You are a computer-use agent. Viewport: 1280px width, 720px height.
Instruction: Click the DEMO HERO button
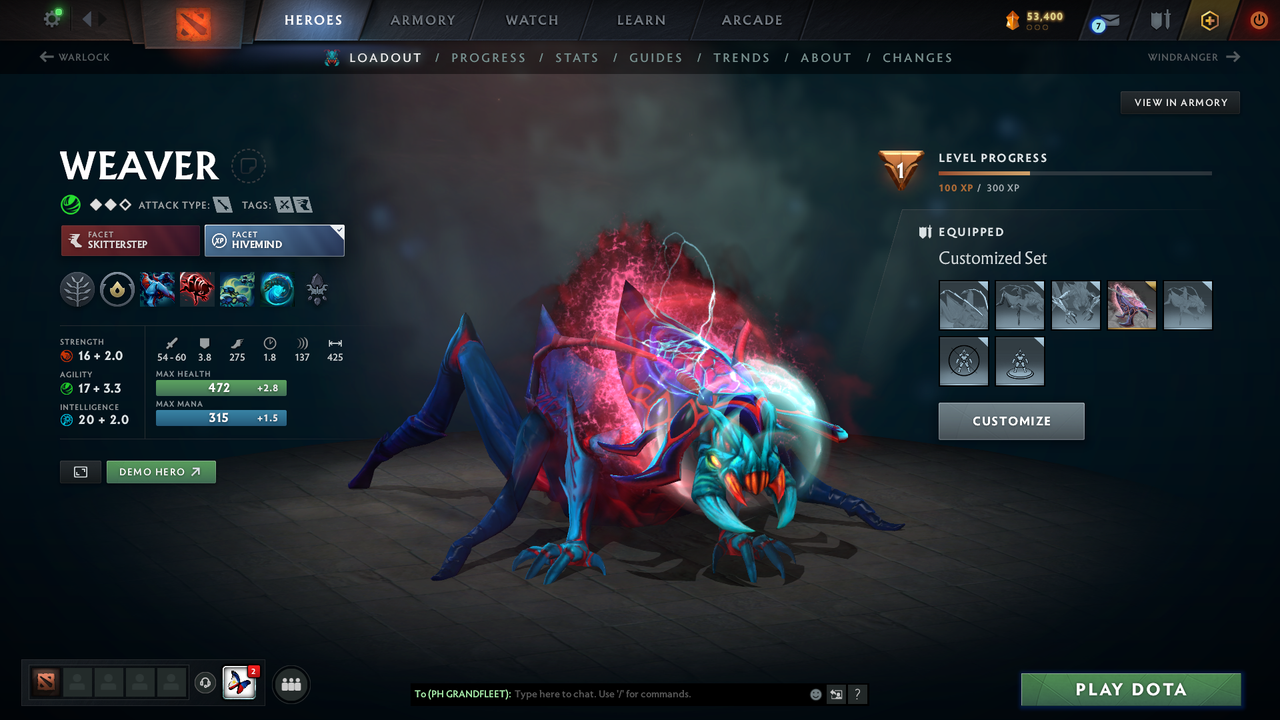coord(161,471)
